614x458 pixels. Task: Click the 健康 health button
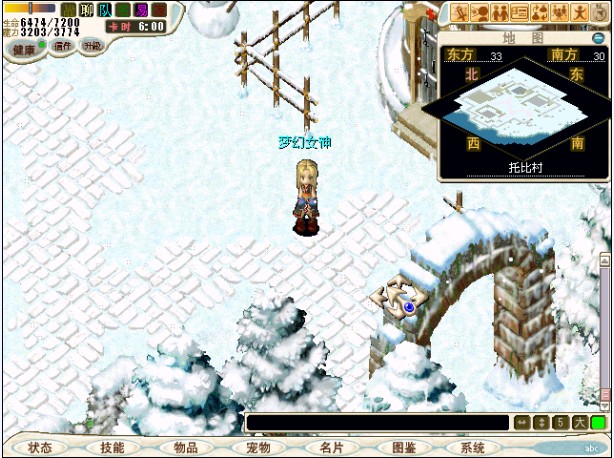point(24,48)
